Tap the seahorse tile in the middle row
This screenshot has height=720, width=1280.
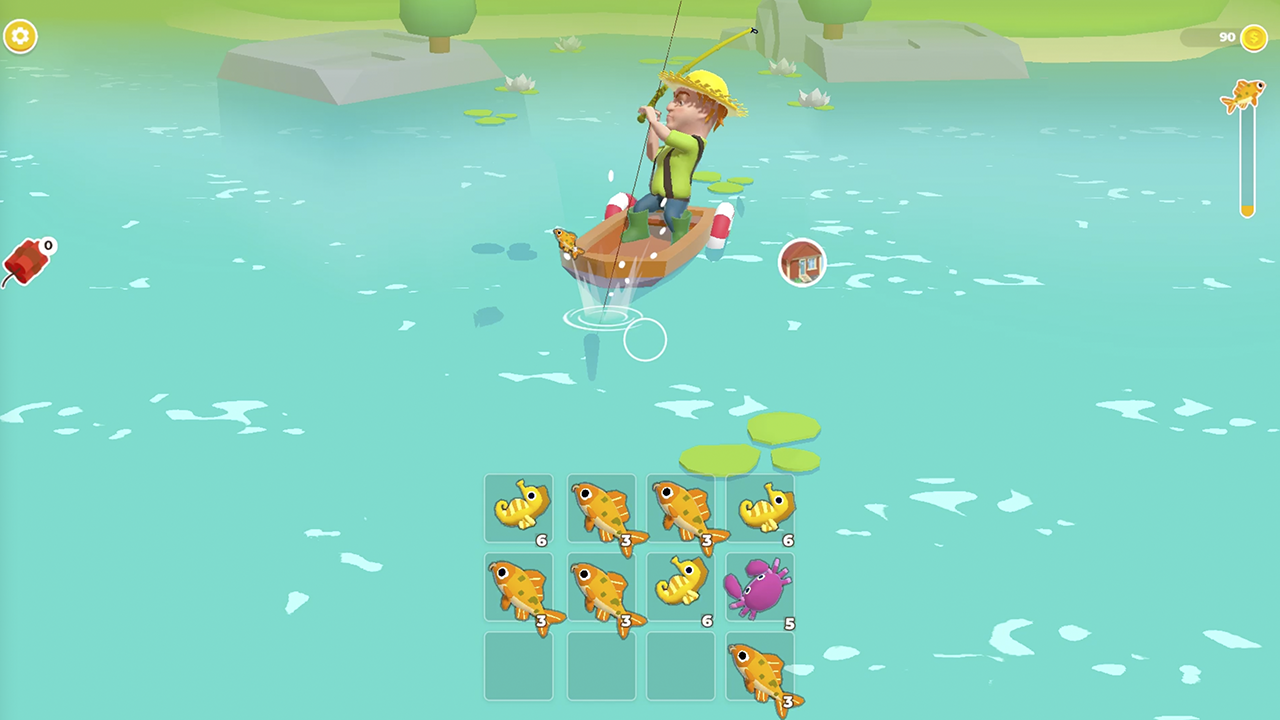click(x=680, y=589)
